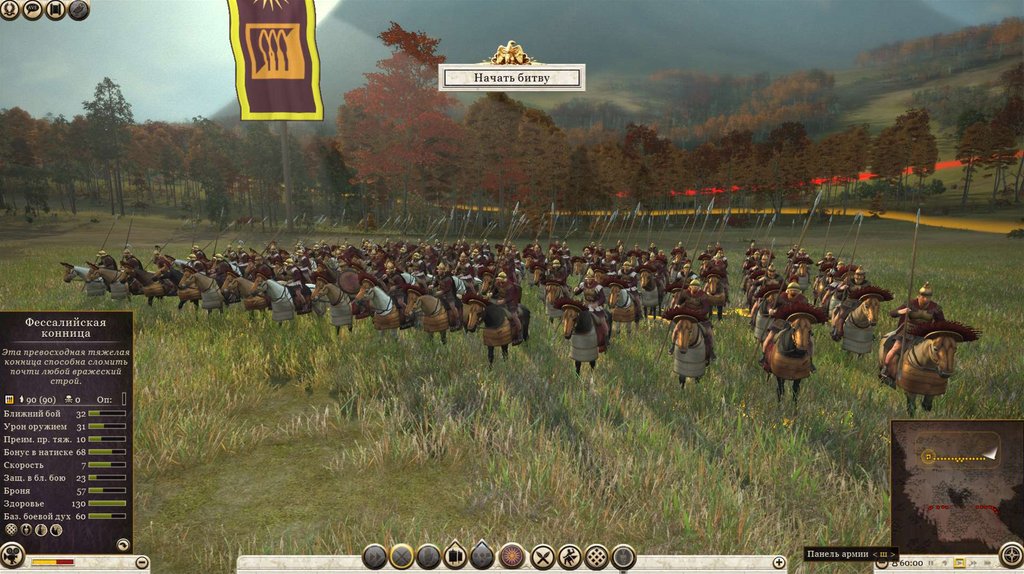Activate the sunburst emblem ability button

512,557
